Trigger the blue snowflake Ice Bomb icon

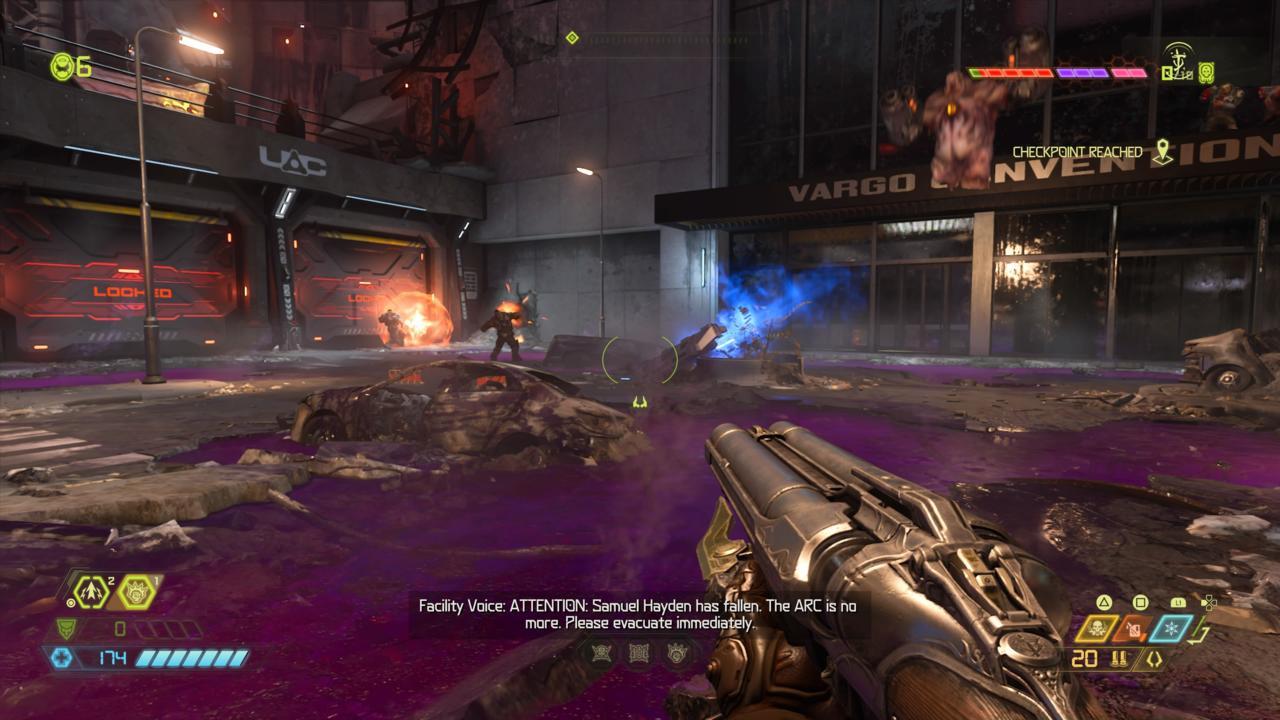(x=1171, y=628)
